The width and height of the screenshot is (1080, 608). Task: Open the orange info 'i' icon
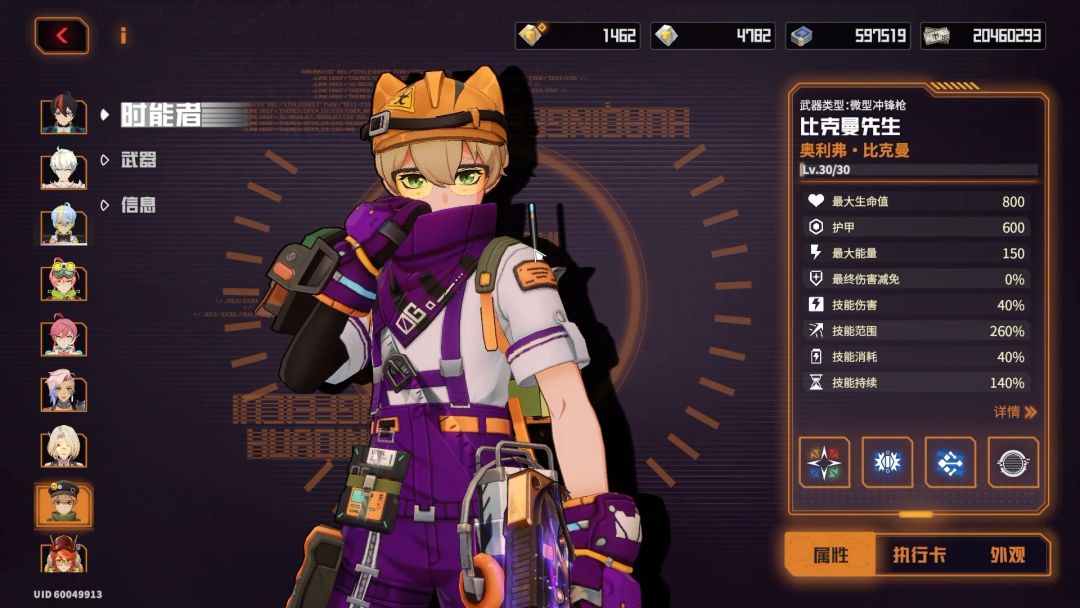[123, 36]
